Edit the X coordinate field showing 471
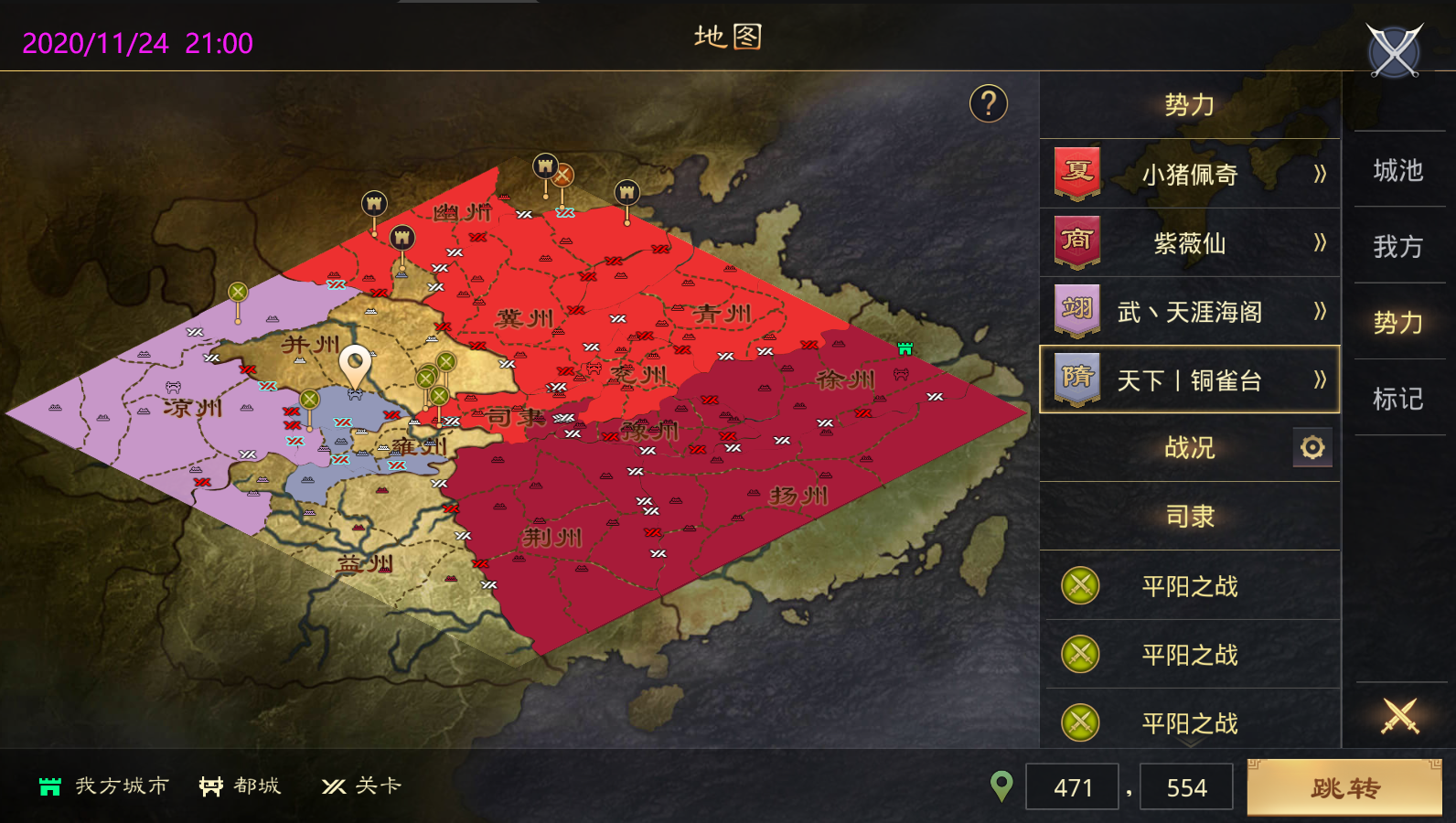 (1072, 787)
